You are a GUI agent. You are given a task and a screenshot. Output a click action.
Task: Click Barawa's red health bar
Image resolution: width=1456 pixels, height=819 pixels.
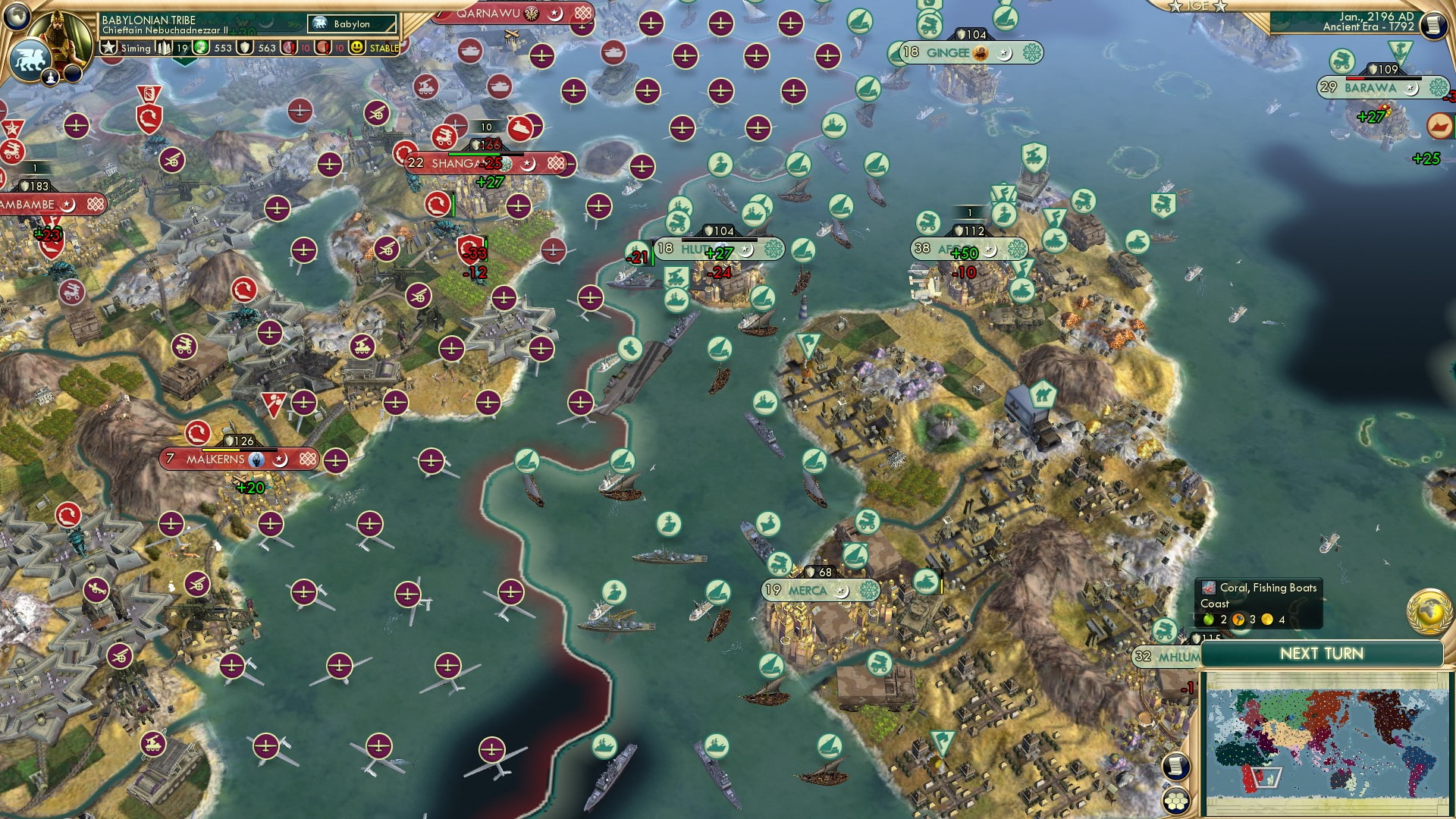pos(1355,77)
